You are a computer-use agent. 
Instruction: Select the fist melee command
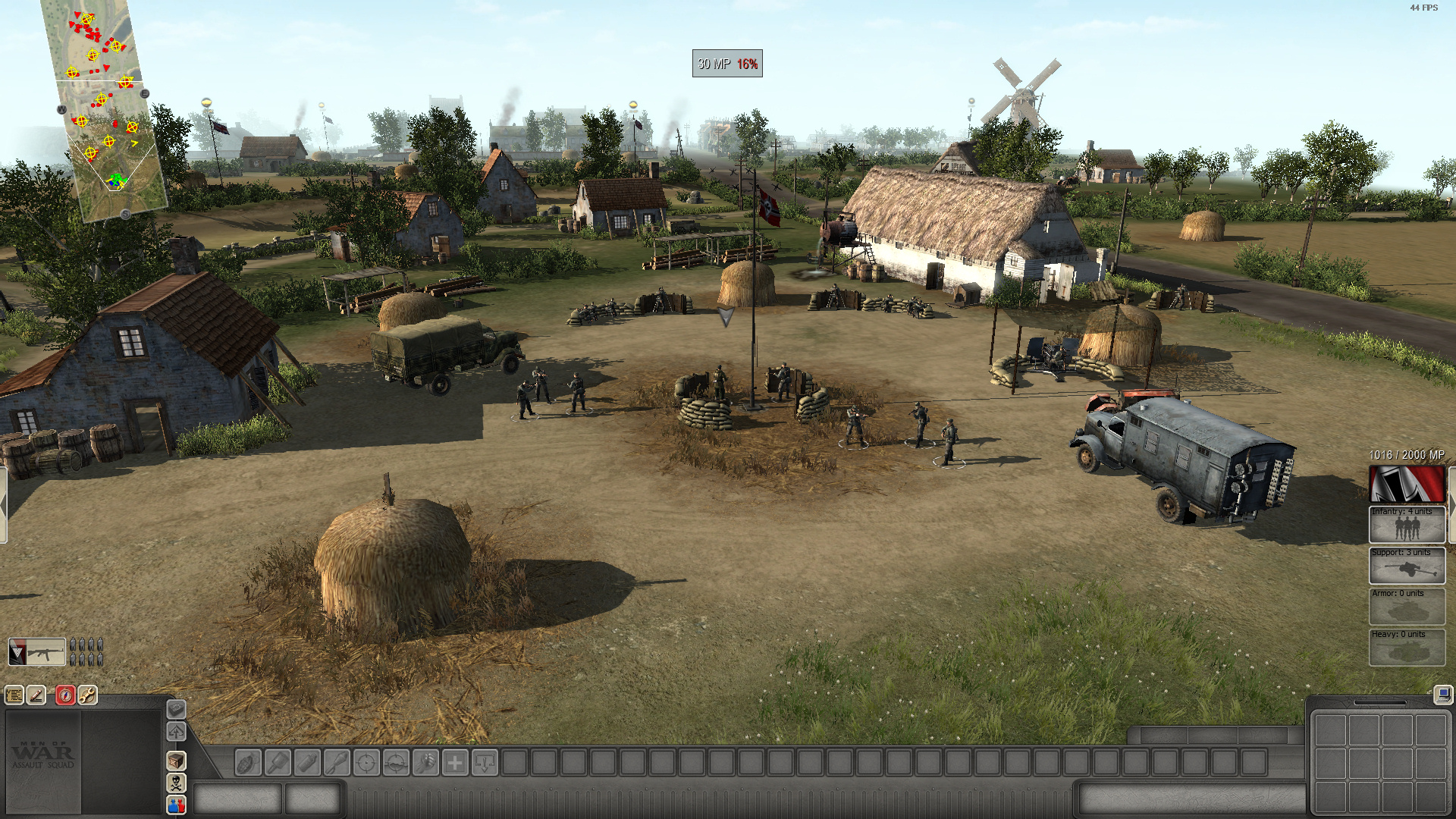pos(425,762)
